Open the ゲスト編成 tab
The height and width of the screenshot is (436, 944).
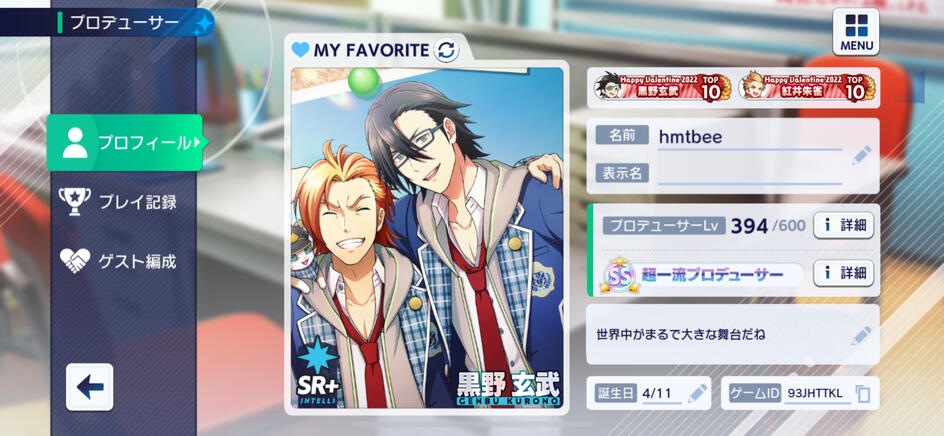pyautogui.click(x=120, y=261)
